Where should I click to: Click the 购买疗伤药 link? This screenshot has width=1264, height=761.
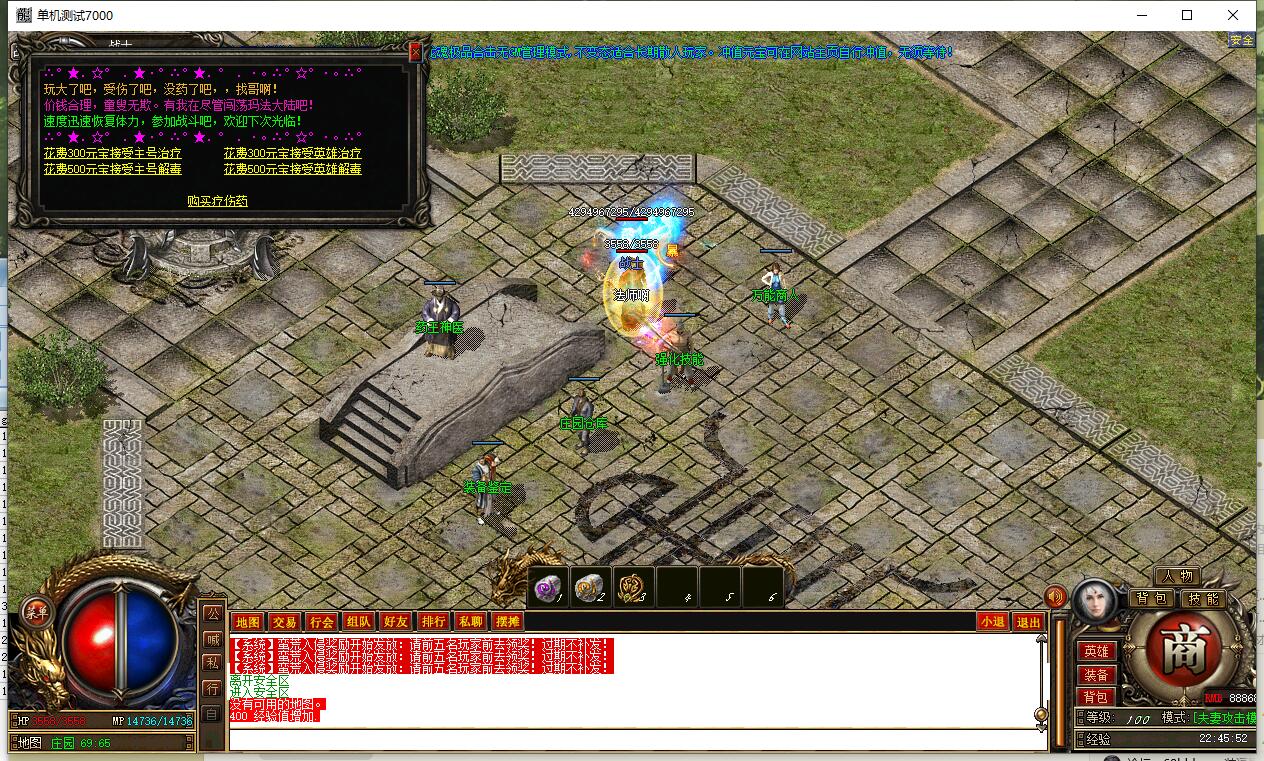(217, 201)
